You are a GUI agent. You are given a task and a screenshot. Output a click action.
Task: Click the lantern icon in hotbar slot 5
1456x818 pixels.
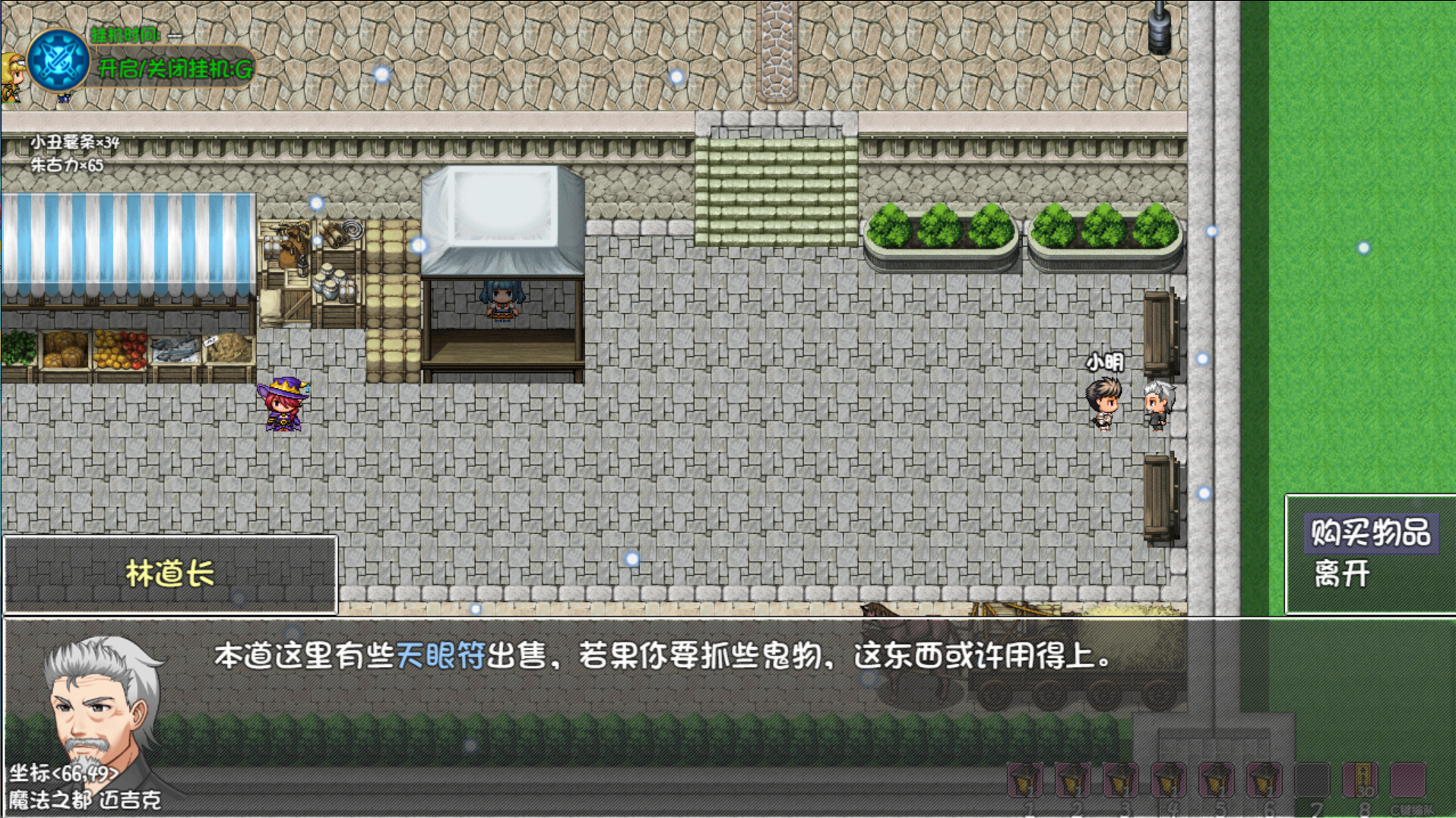(1217, 780)
